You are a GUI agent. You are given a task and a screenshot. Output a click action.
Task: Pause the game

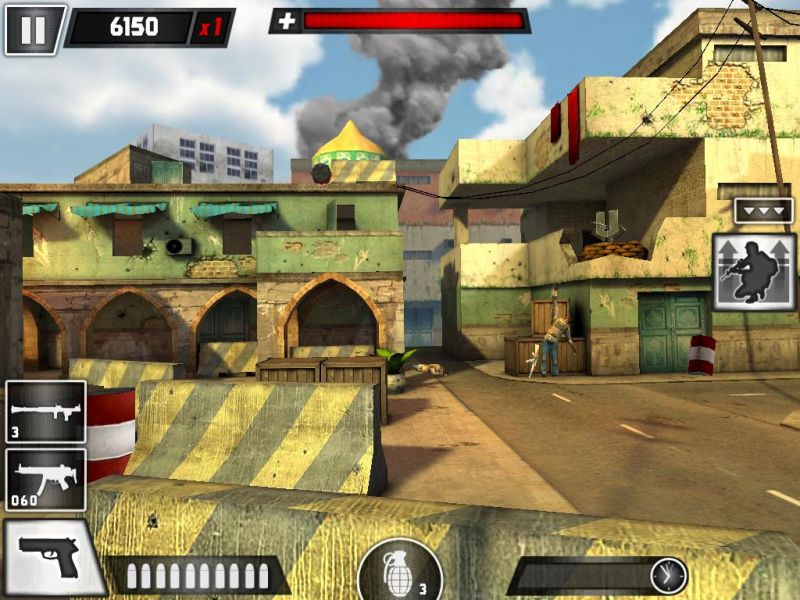34,29
